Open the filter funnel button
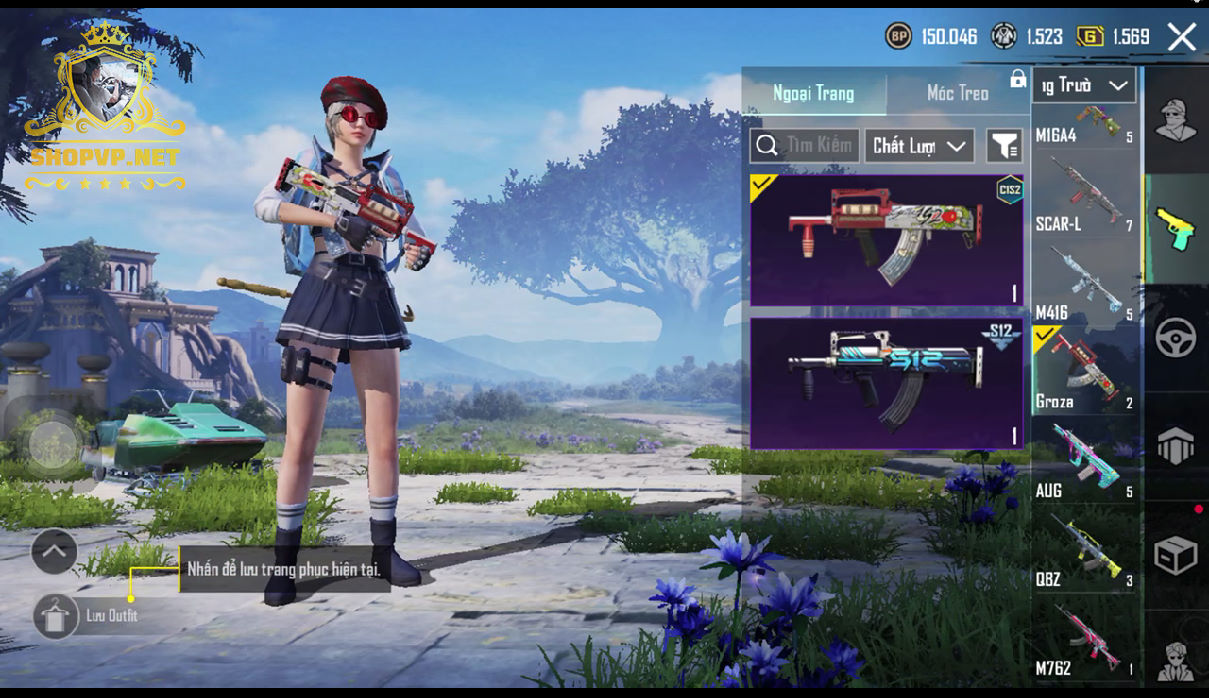Image resolution: width=1209 pixels, height=698 pixels. pos(1004,146)
